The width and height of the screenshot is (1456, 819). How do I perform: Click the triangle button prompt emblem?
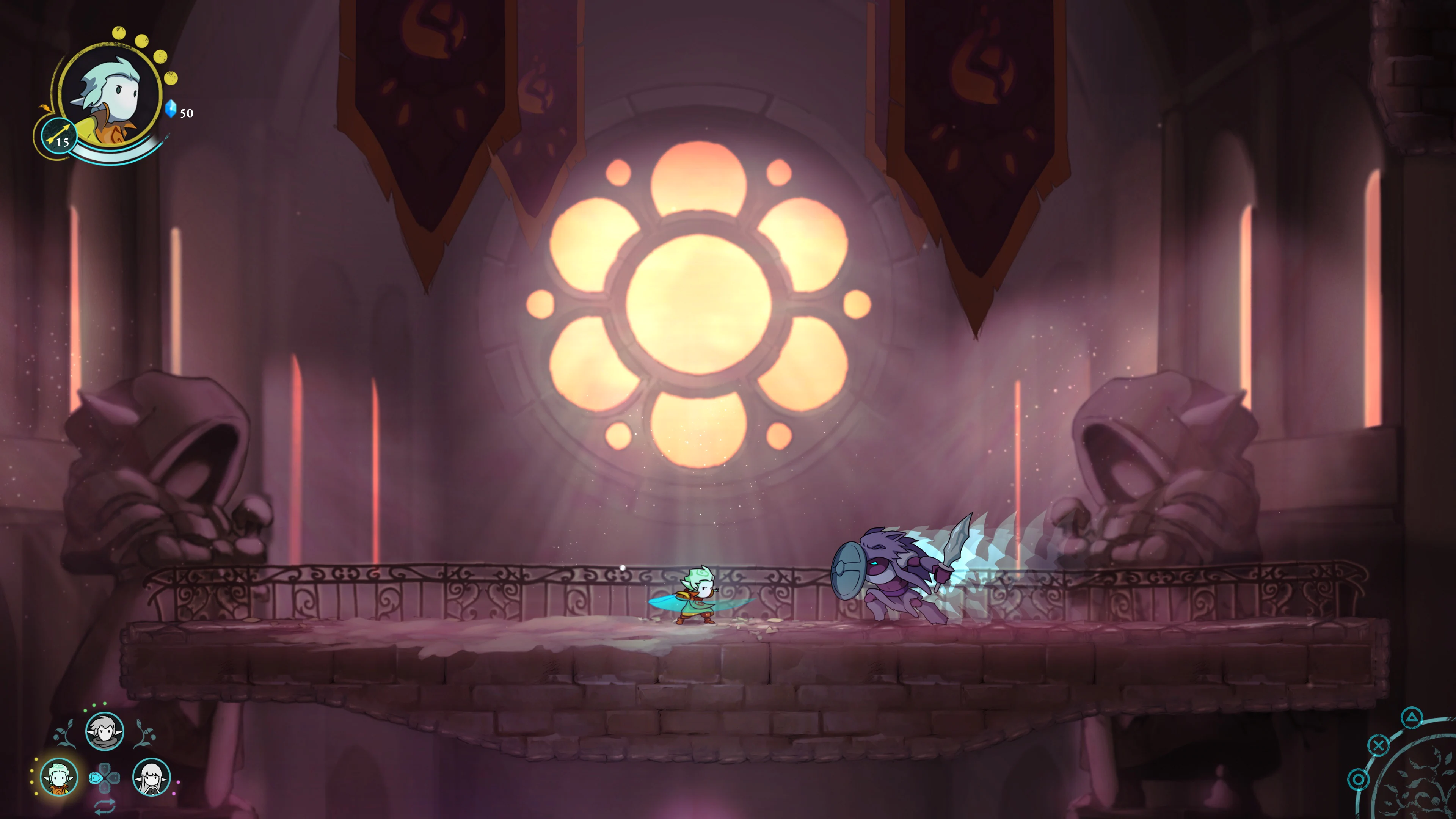(1412, 719)
